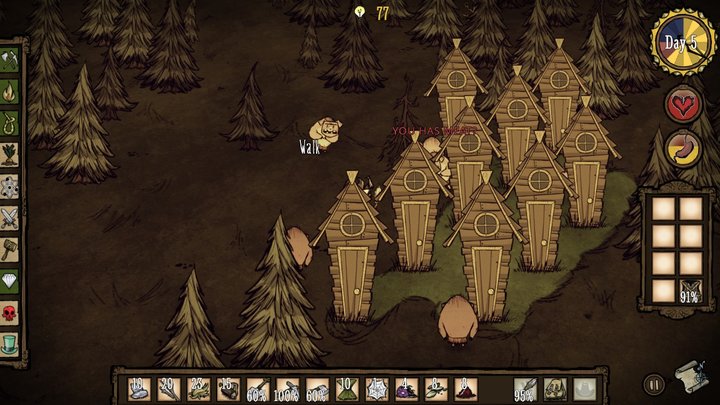
Task: Select the flint stack in the inventory
Action: 140,388
